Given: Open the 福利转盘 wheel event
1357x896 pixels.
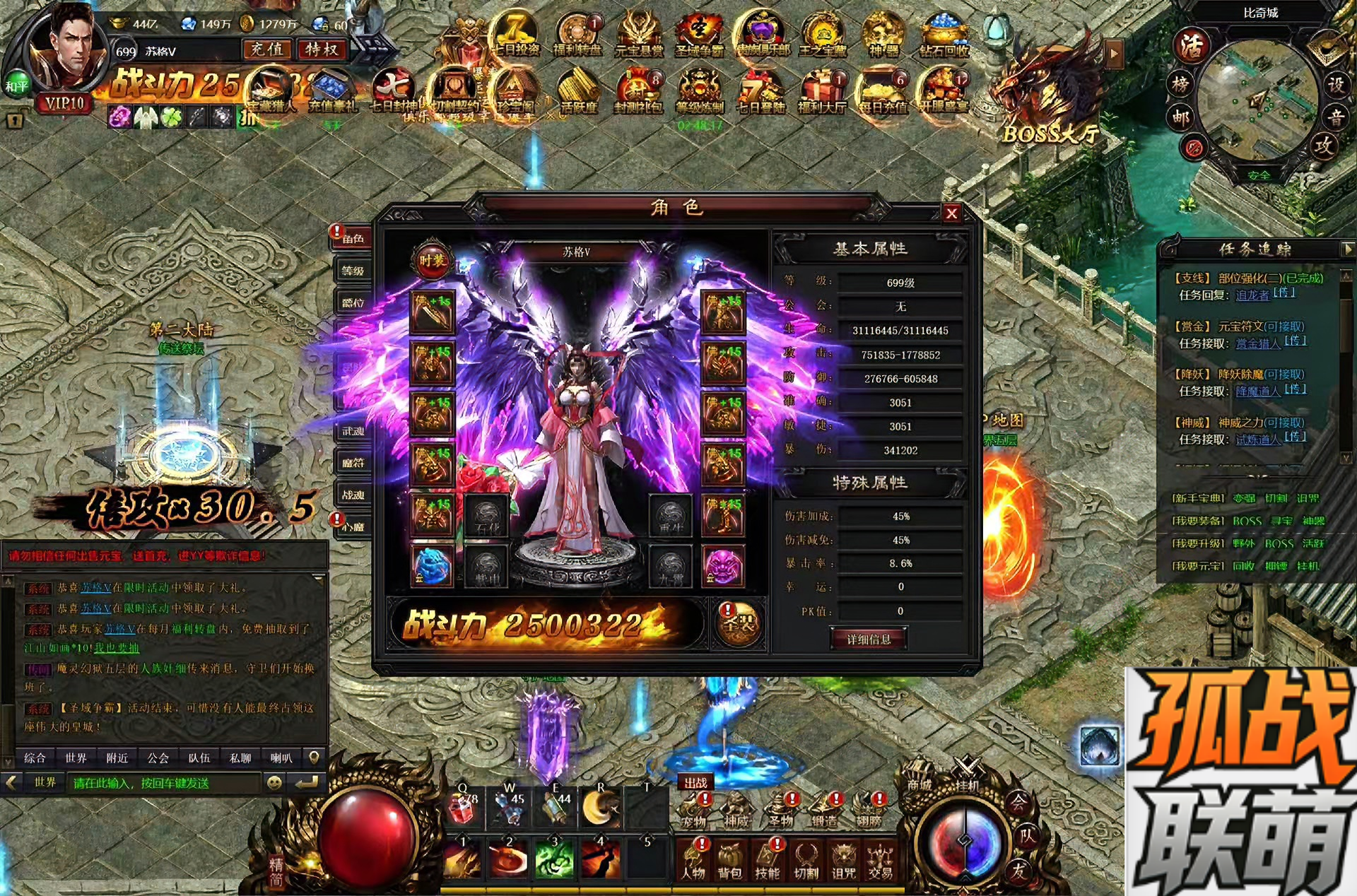Looking at the screenshot, I should click(x=577, y=35).
